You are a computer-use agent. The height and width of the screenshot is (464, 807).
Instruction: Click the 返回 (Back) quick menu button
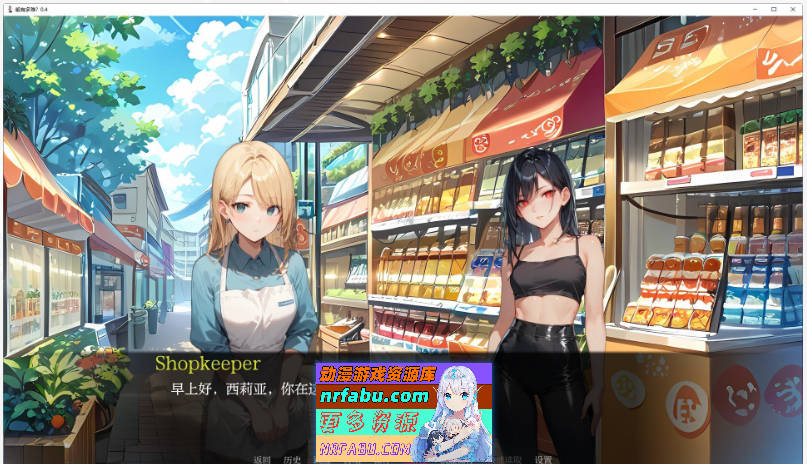pos(262,459)
